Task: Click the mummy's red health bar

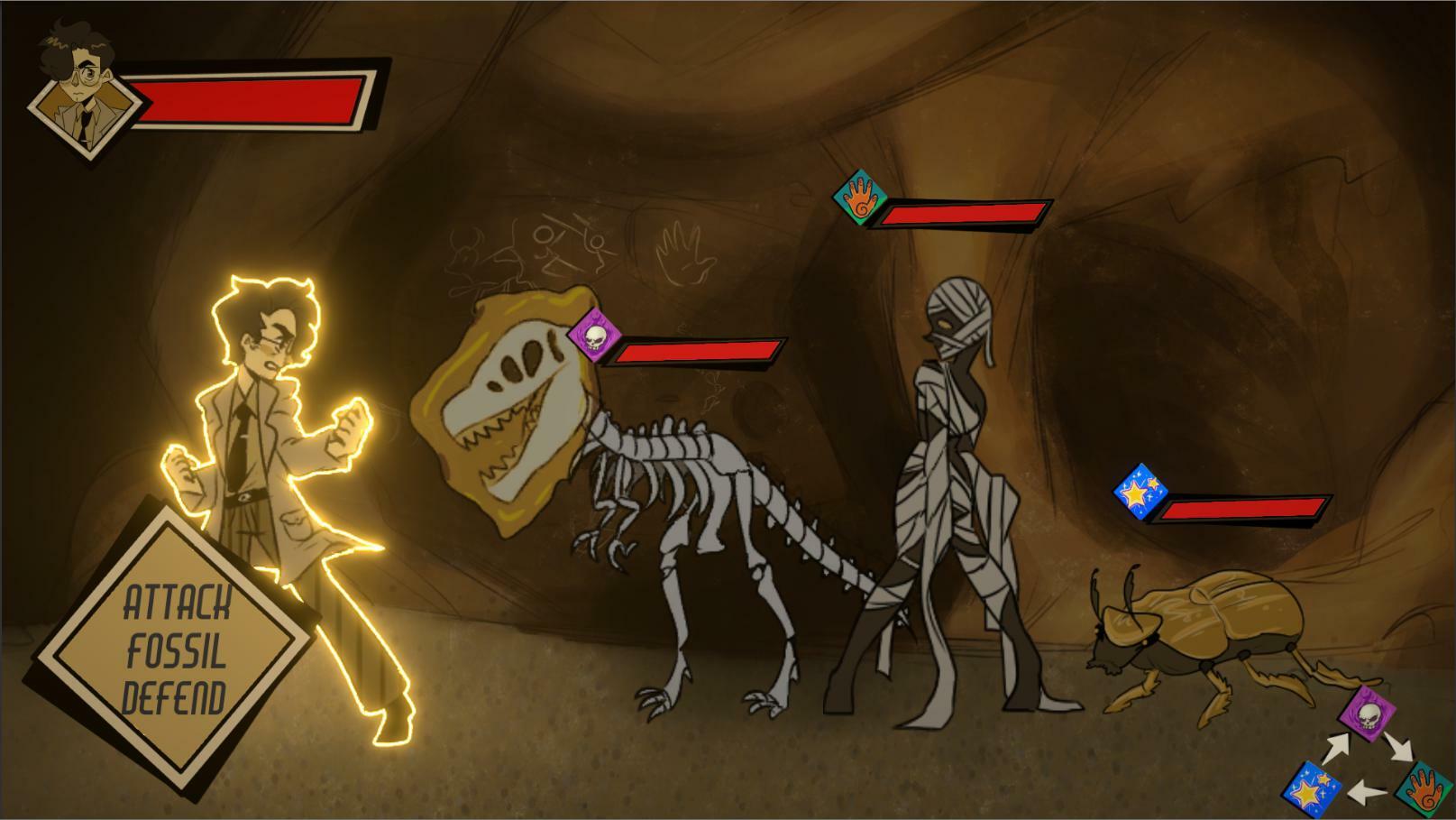Action: [960, 214]
